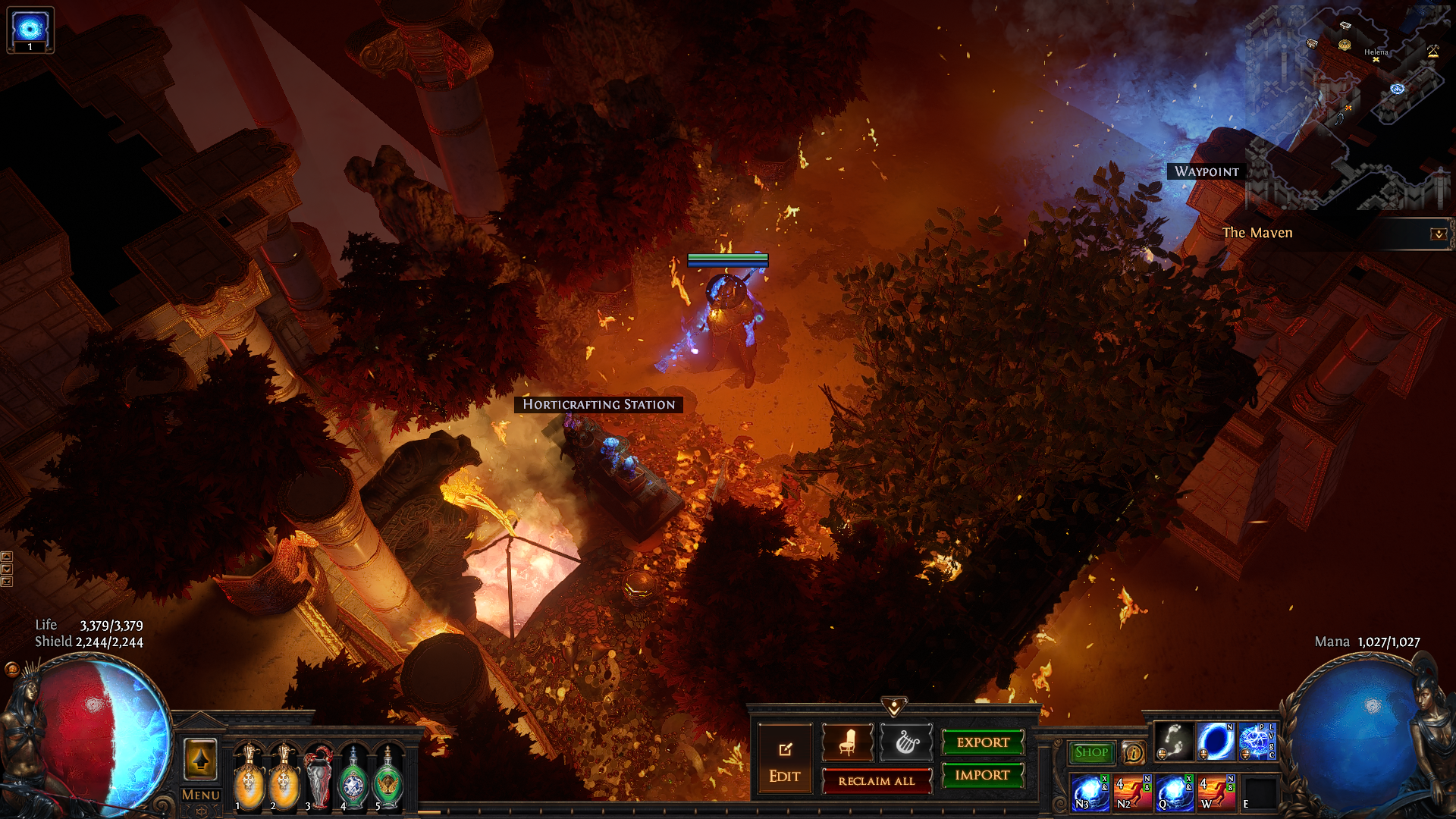Collapse the hideout panel with the arrow
The image size is (1456, 819).
894,707
